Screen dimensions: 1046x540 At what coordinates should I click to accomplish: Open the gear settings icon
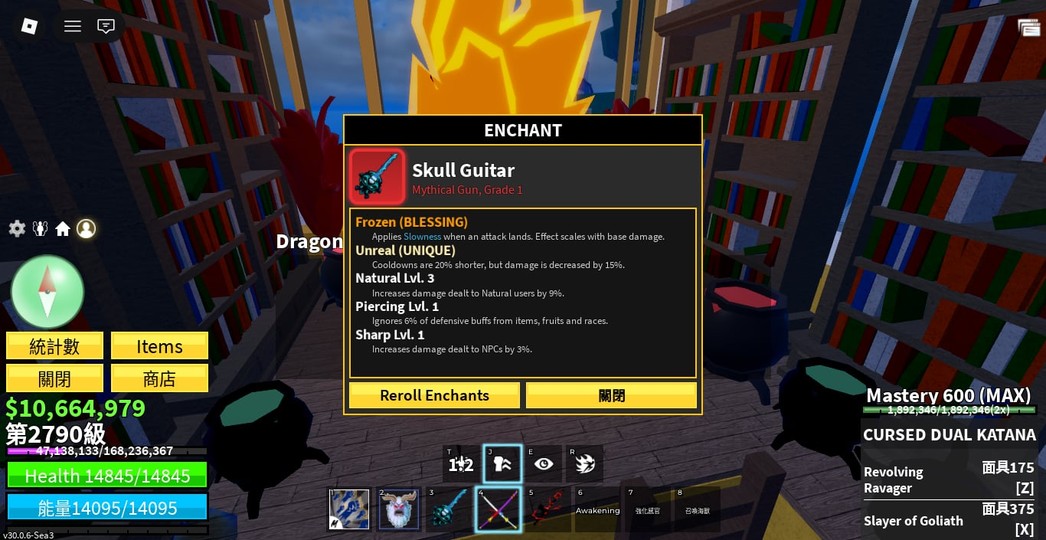(17, 229)
